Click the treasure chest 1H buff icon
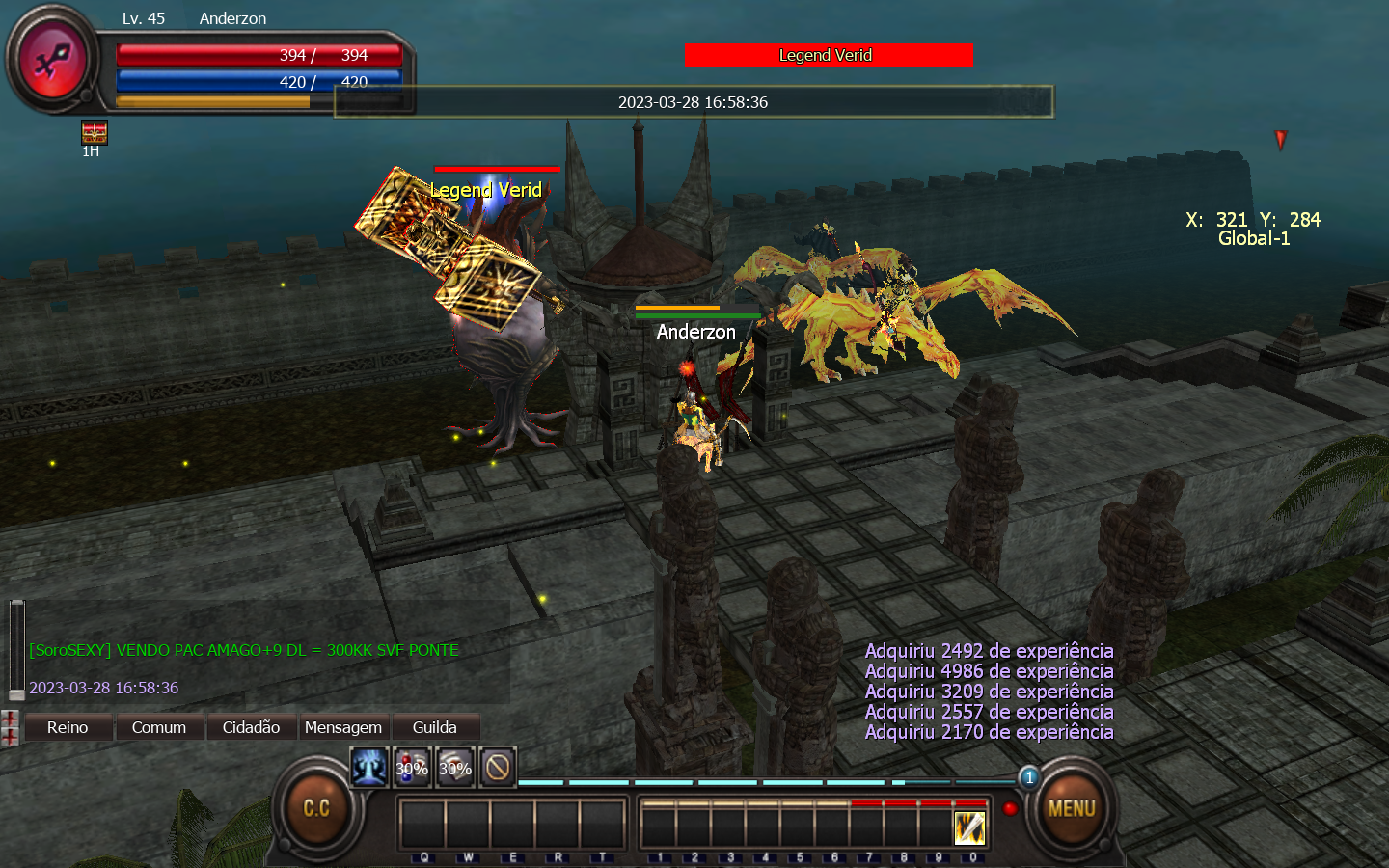The image size is (1389, 868). click(x=94, y=132)
